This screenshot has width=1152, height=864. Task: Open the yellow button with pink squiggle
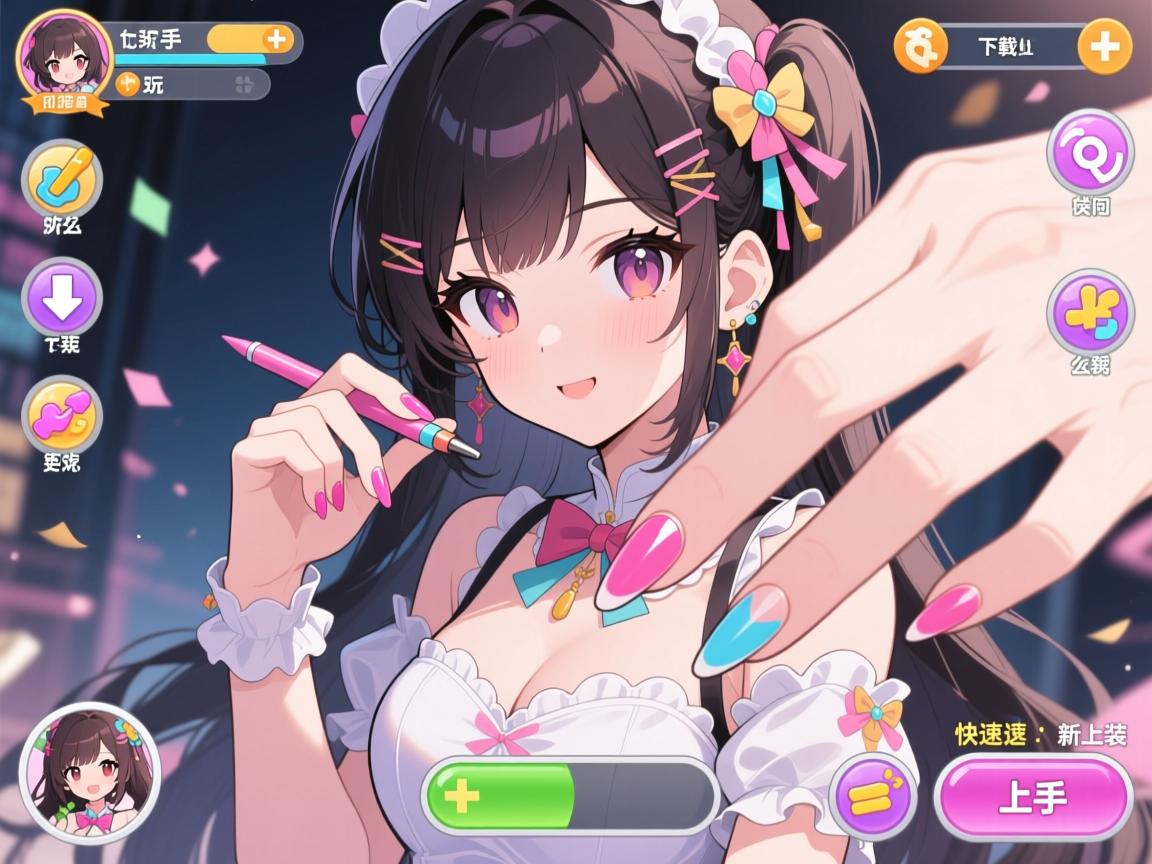[x=62, y=415]
